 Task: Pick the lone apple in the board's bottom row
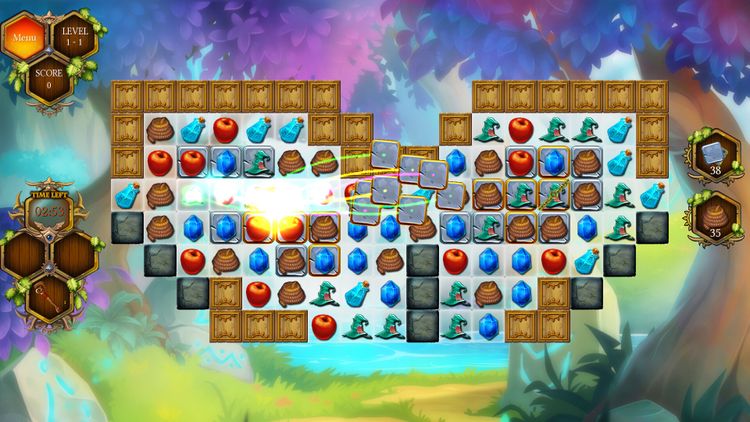click(323, 325)
